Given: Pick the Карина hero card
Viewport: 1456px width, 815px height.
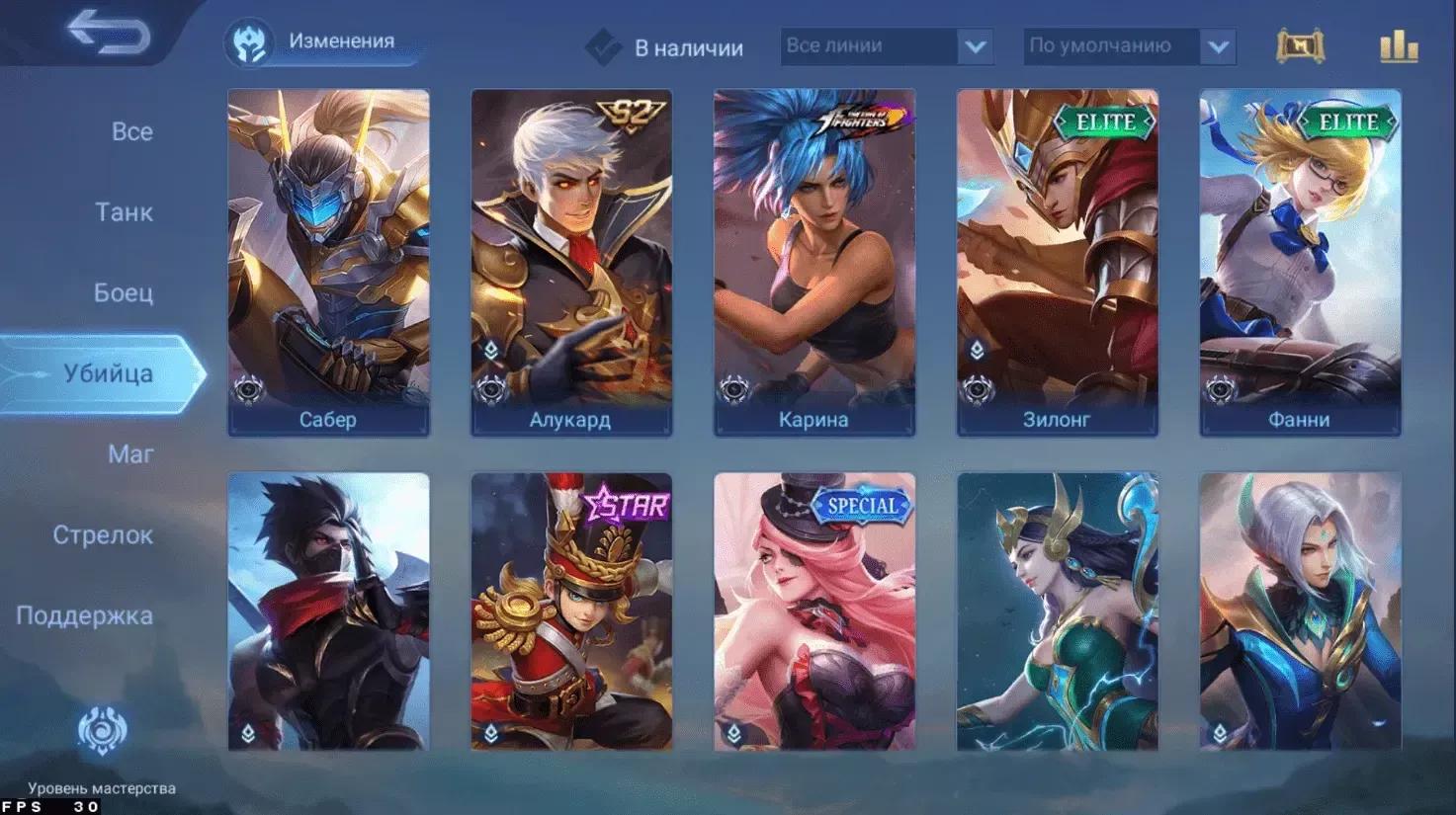Looking at the screenshot, I should [814, 262].
